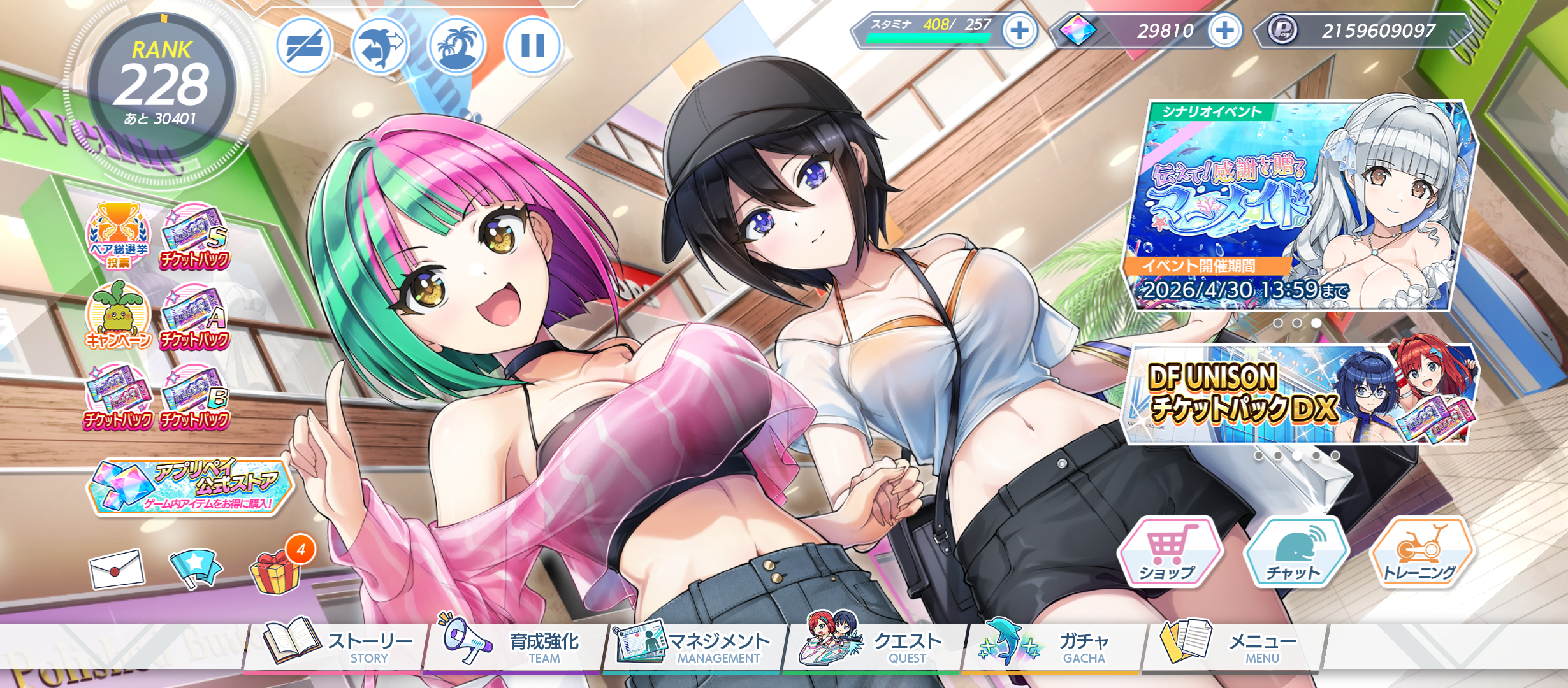This screenshot has width=1568, height=688.
Task: View the Mermaid scenario event banner
Action: (1299, 205)
